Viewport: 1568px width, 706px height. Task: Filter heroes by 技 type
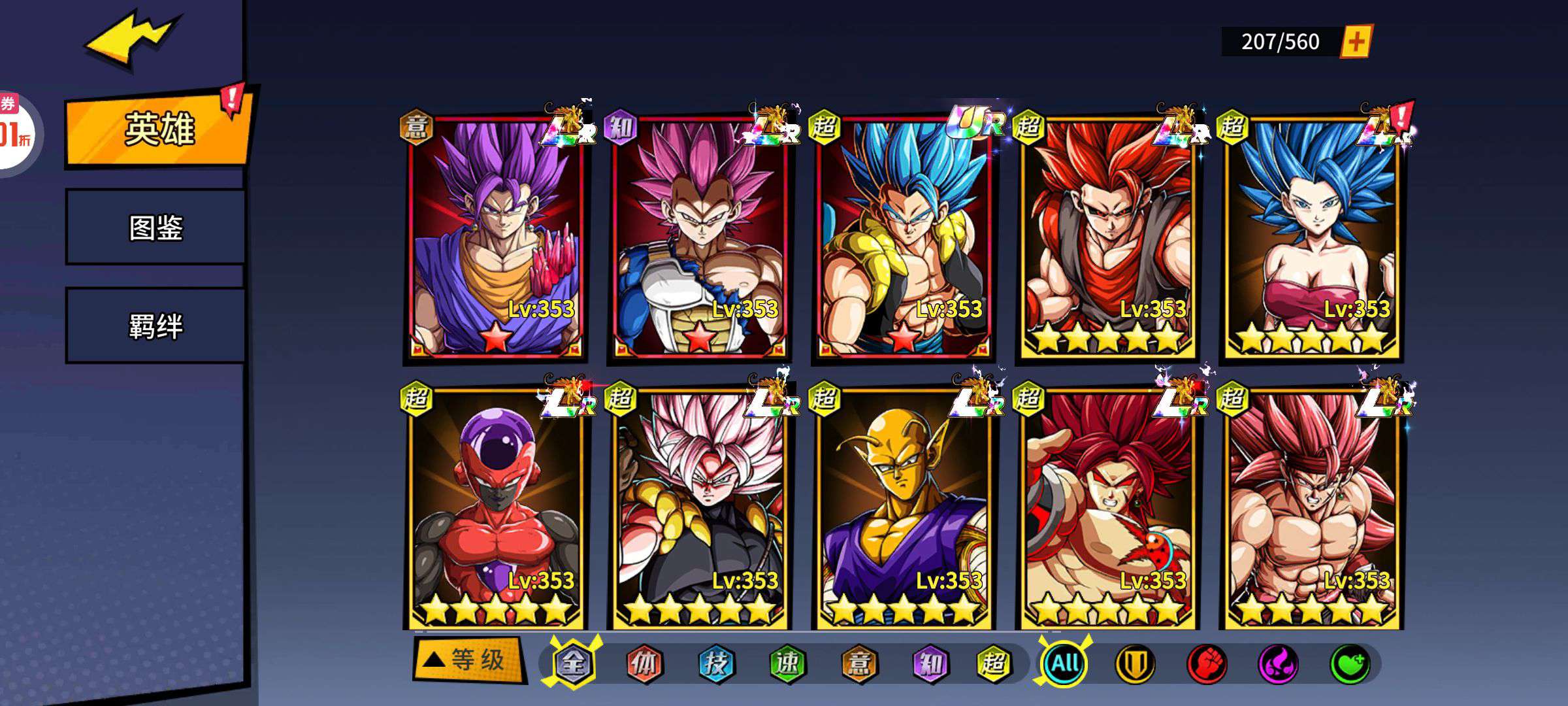[x=715, y=664]
